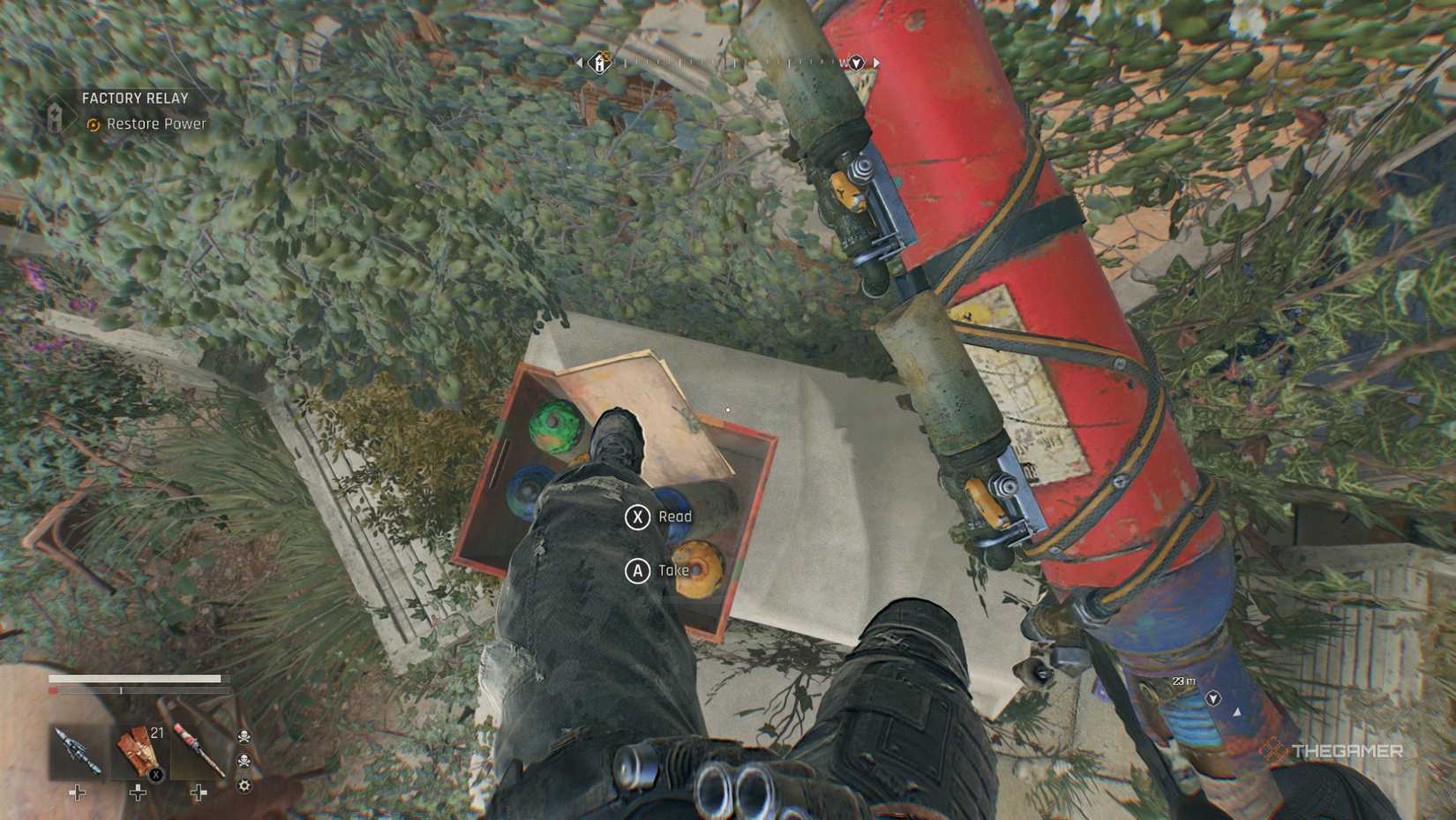Select the downward arrow compass marker
The height and width of the screenshot is (820, 1456).
click(x=855, y=63)
